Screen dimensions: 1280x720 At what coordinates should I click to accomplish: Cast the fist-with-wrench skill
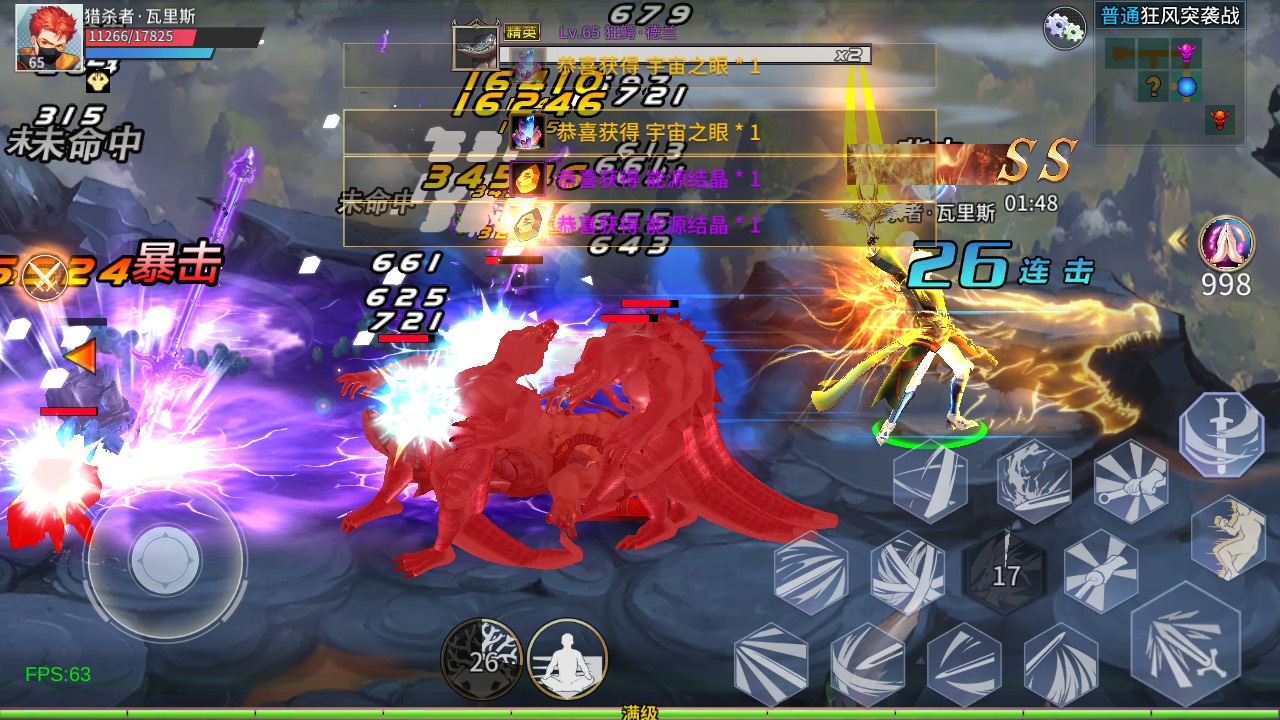[x=1131, y=481]
